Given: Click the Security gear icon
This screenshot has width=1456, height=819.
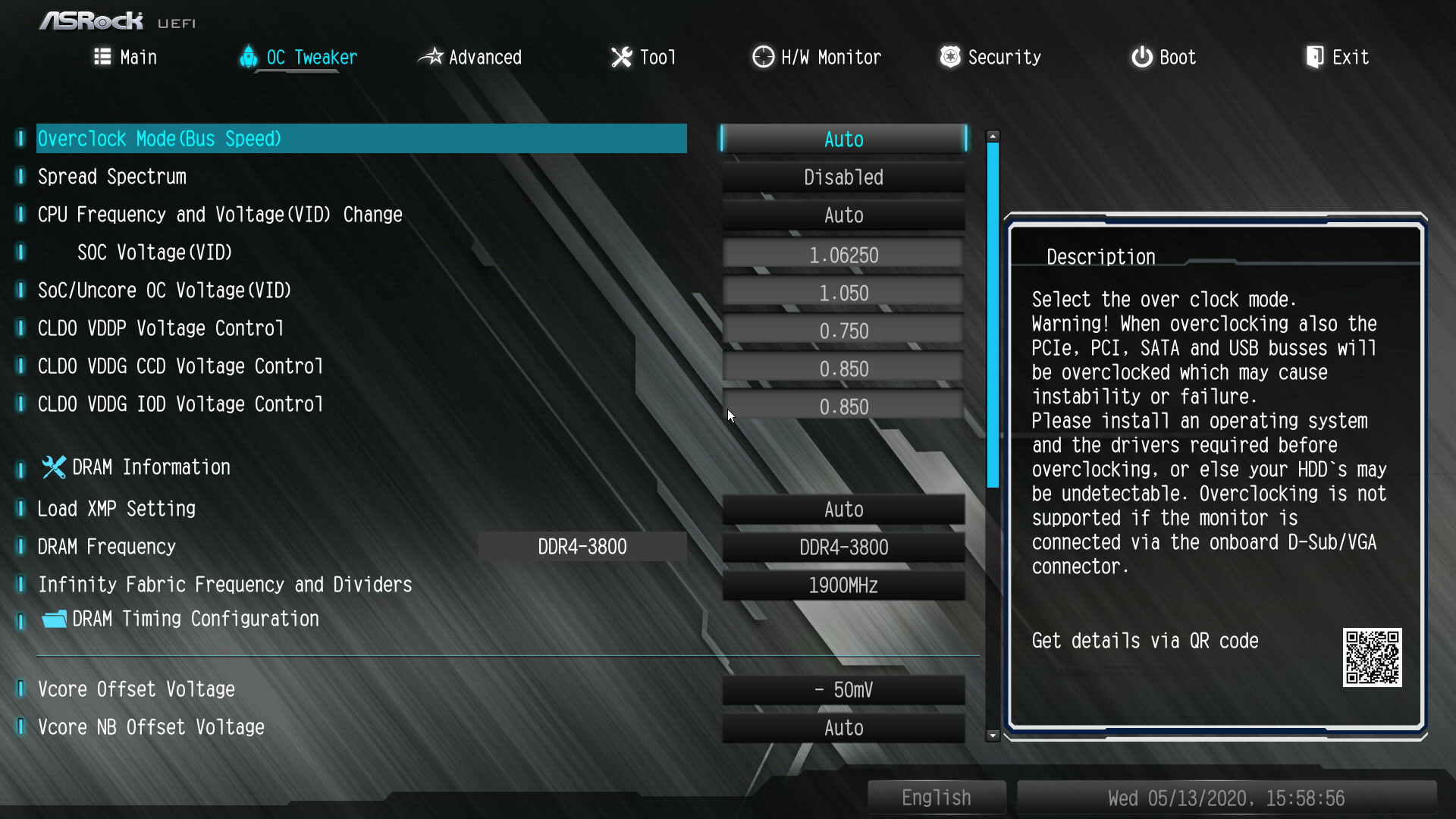Looking at the screenshot, I should click(x=949, y=56).
